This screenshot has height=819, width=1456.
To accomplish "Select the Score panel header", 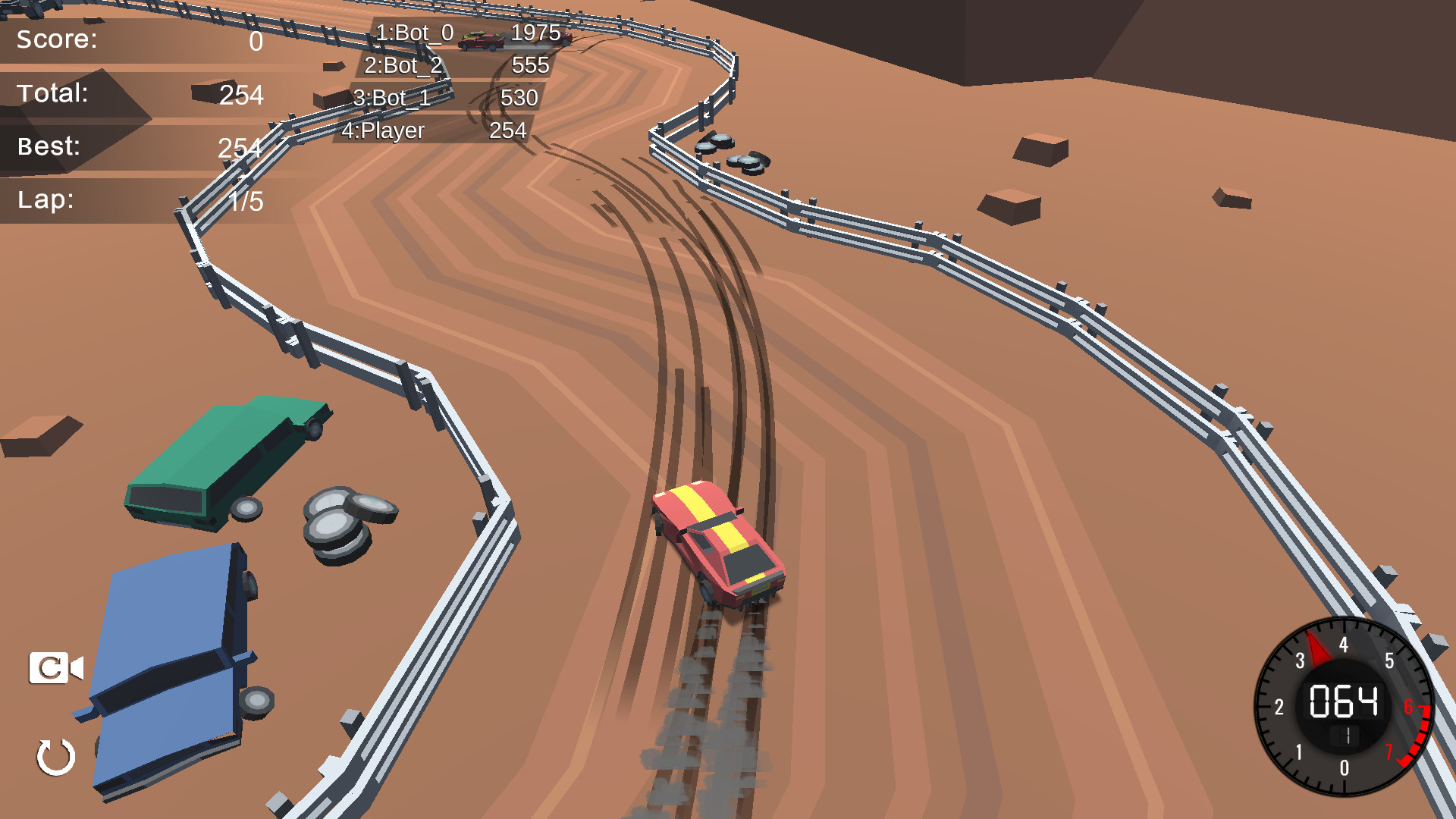I will pos(57,39).
